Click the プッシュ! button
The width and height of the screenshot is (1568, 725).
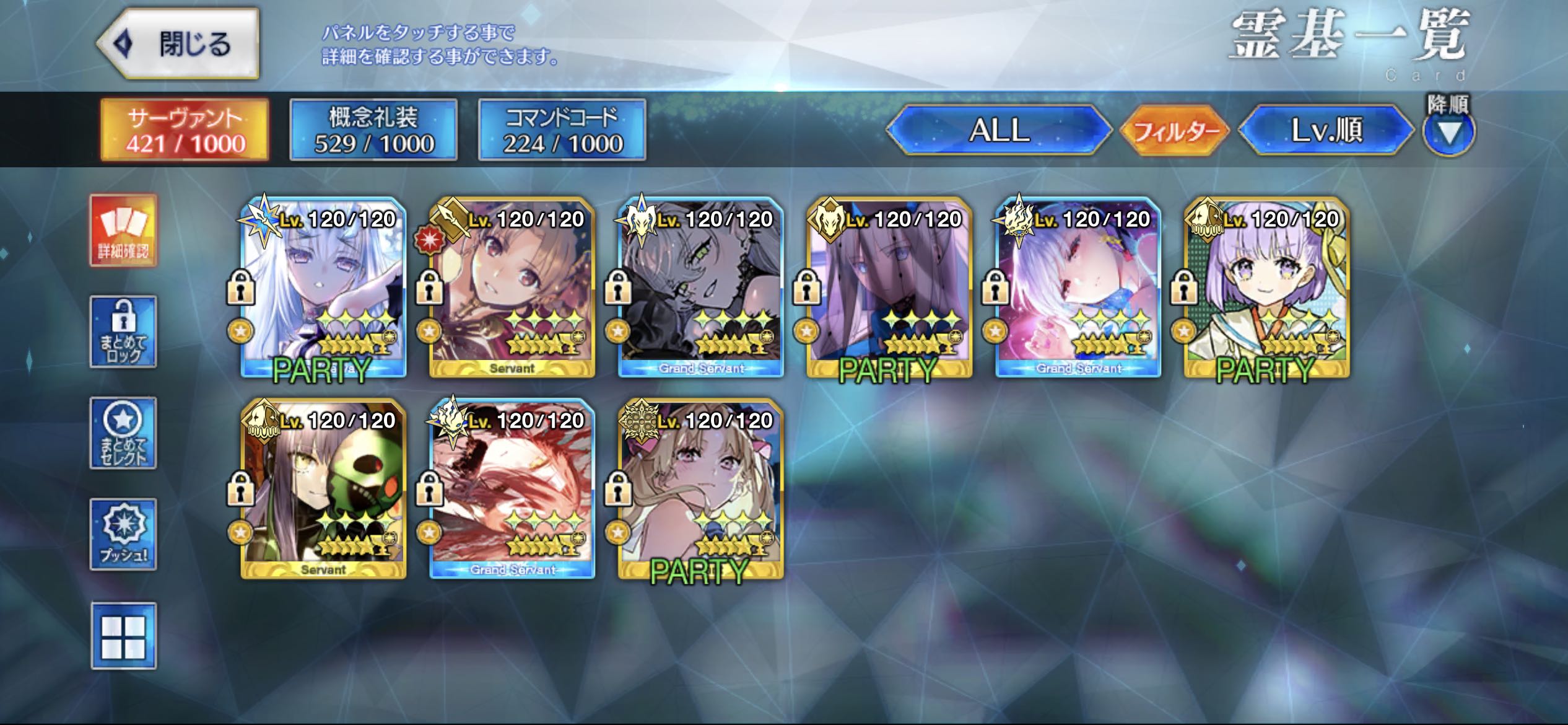[x=123, y=534]
